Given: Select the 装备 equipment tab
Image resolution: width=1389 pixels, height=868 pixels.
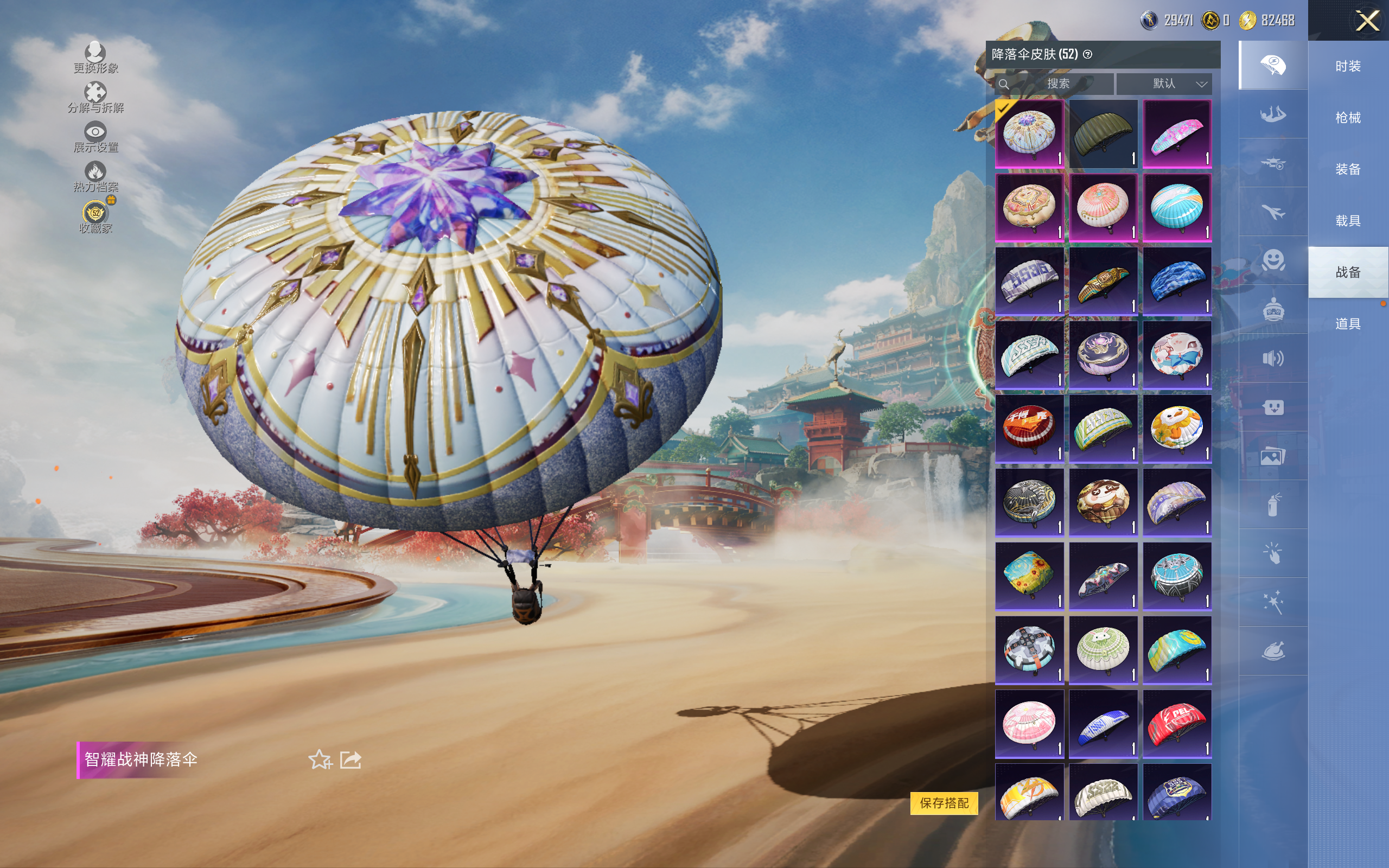Looking at the screenshot, I should pyautogui.click(x=1348, y=169).
